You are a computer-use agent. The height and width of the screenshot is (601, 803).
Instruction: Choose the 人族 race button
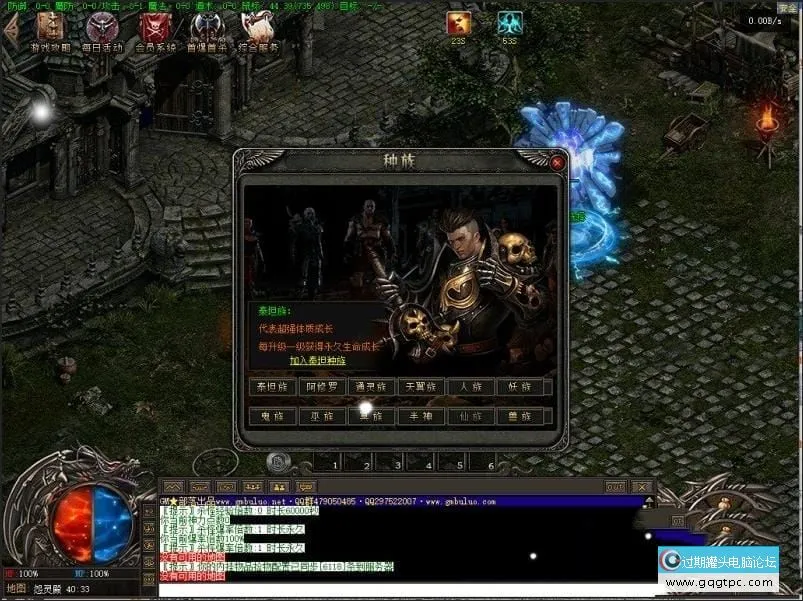472,387
